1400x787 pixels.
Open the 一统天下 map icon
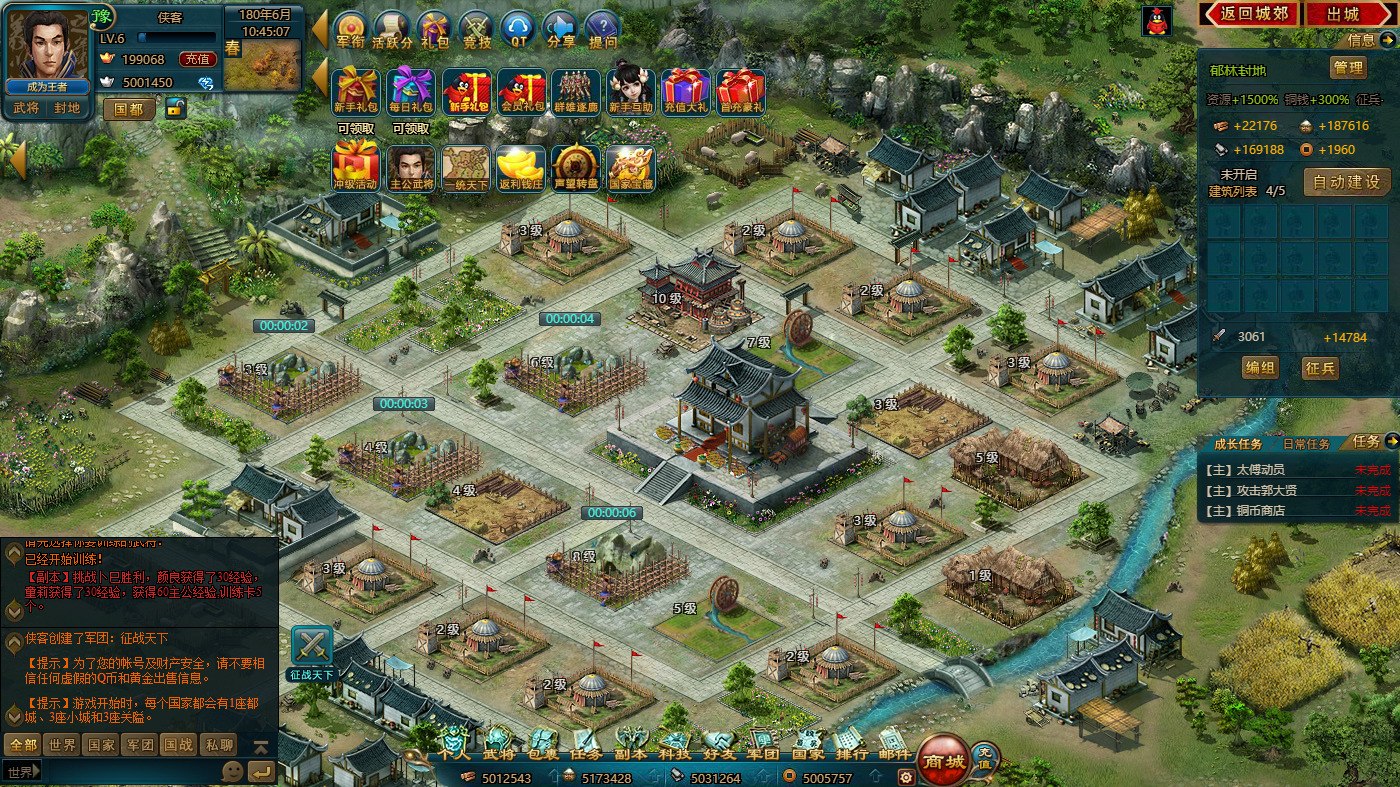pyautogui.click(x=466, y=167)
